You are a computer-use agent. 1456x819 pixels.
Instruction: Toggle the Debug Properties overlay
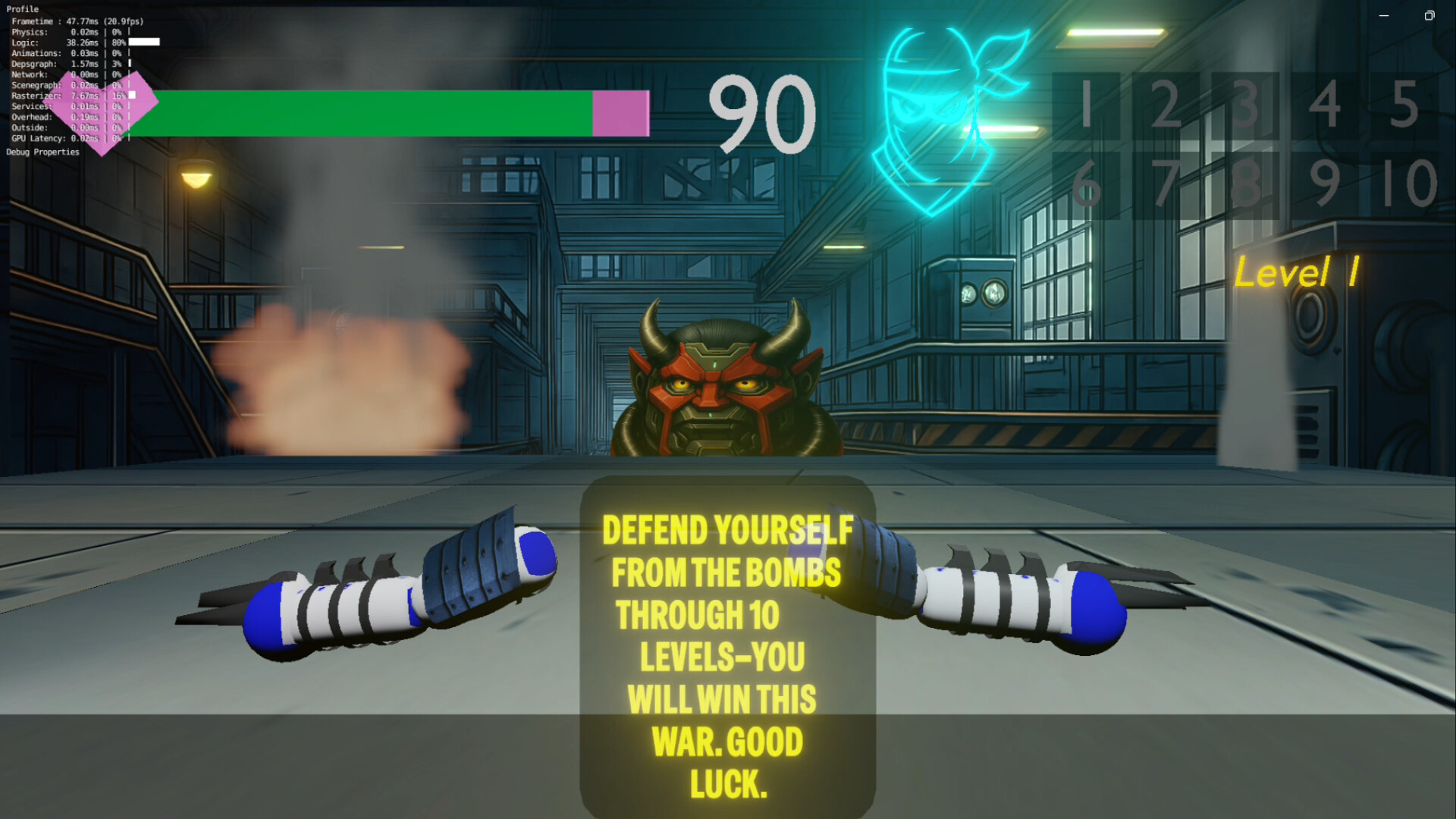(42, 152)
